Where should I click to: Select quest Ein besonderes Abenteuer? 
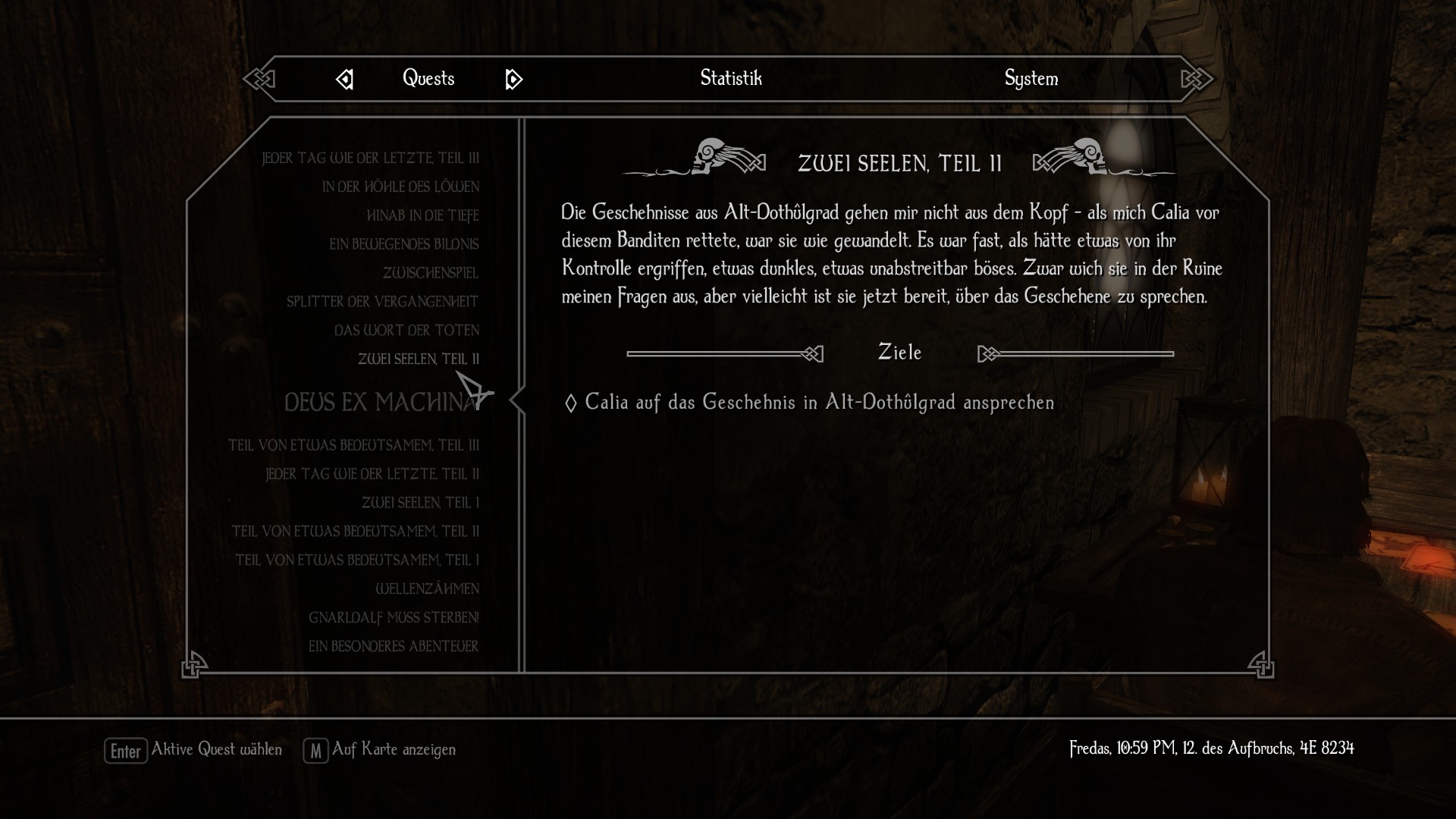coord(393,646)
